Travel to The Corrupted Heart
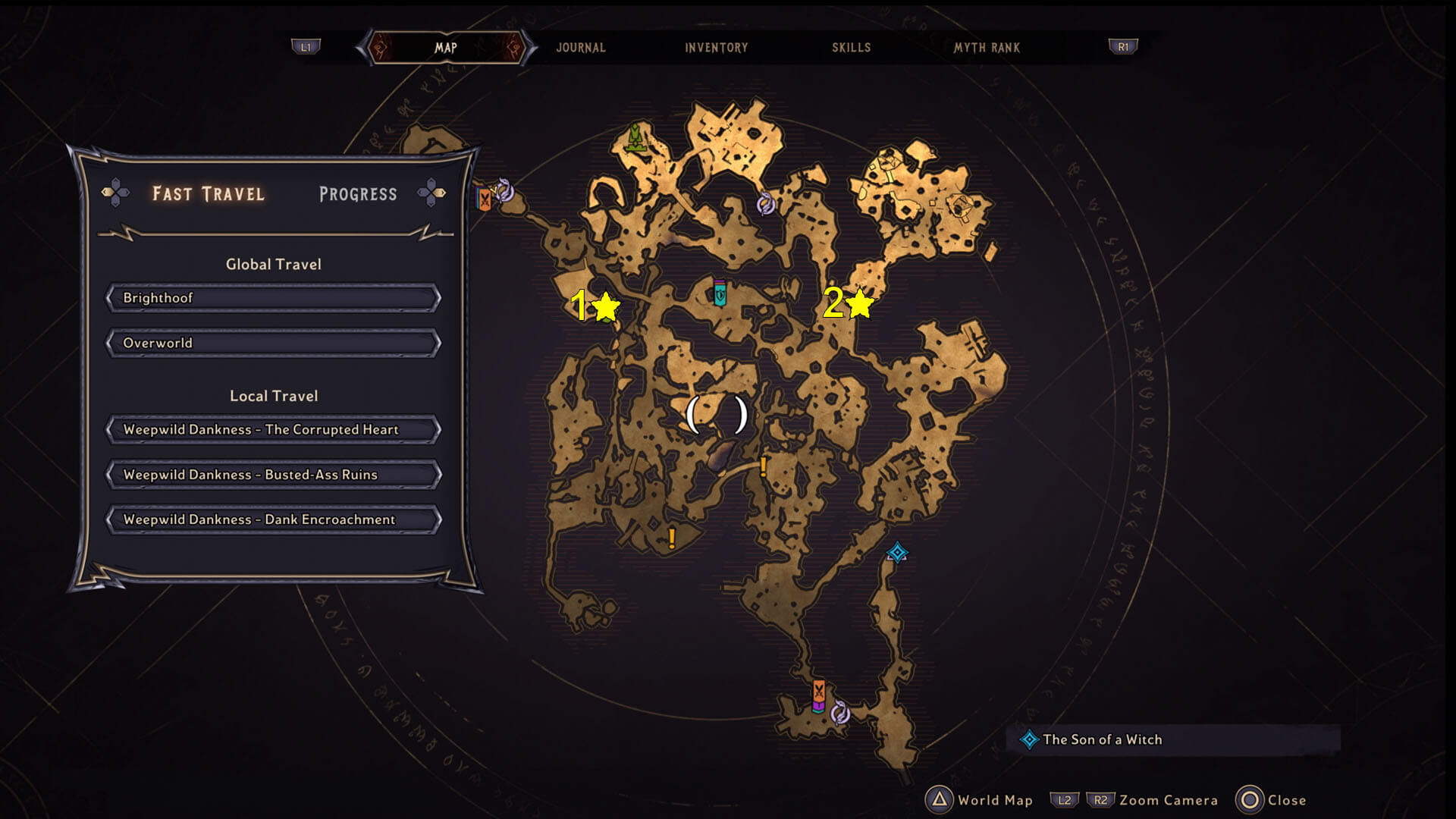Viewport: 1456px width, 819px height. coord(273,429)
